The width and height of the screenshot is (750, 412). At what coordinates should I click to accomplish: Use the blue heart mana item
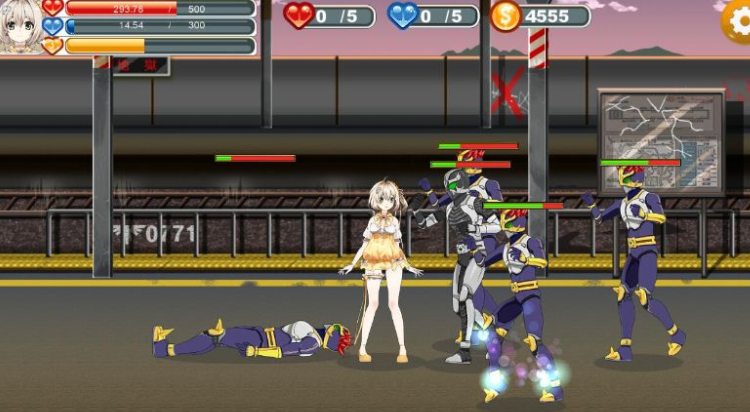click(403, 15)
